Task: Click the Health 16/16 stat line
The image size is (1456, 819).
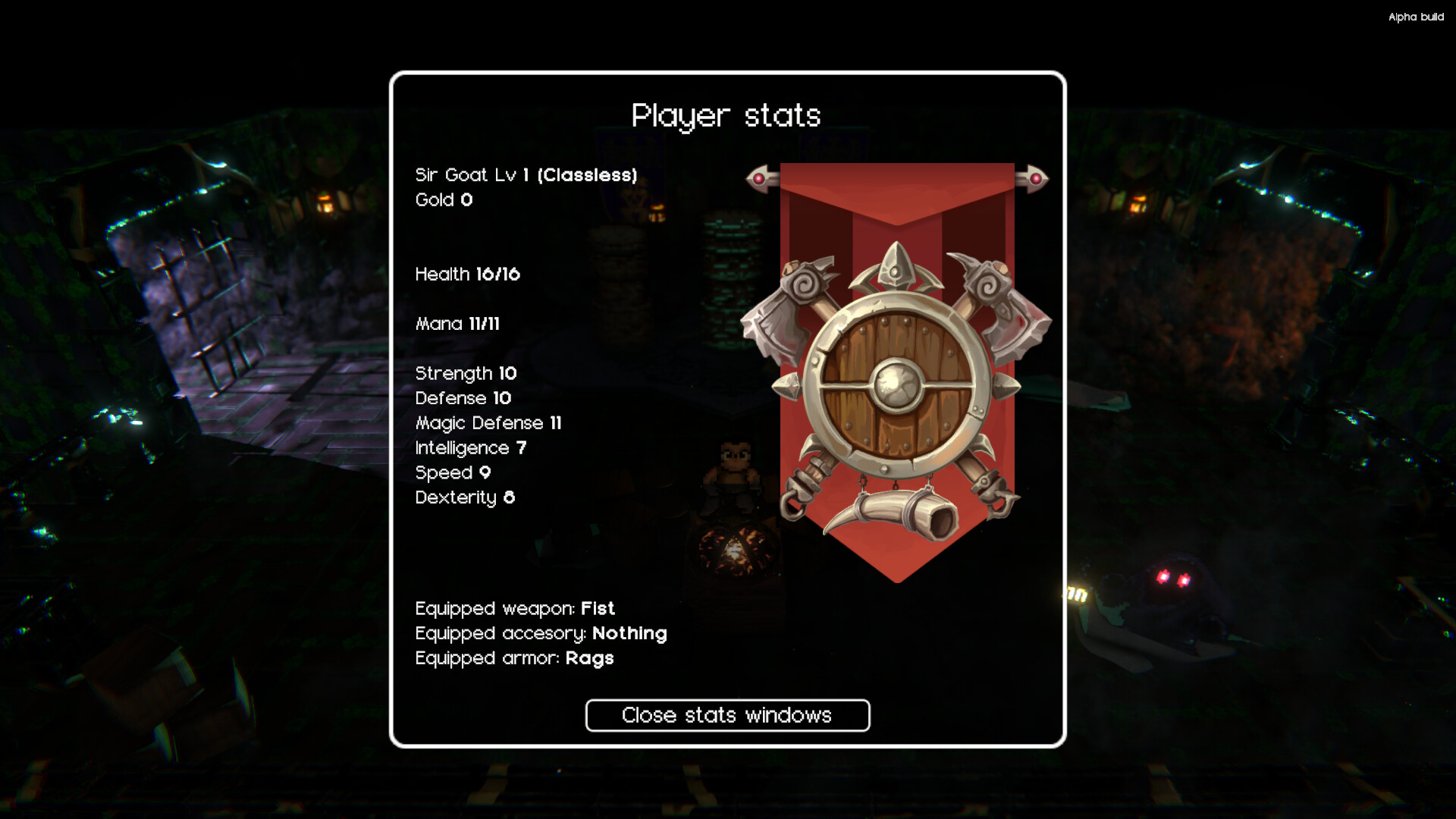Action: coord(467,275)
